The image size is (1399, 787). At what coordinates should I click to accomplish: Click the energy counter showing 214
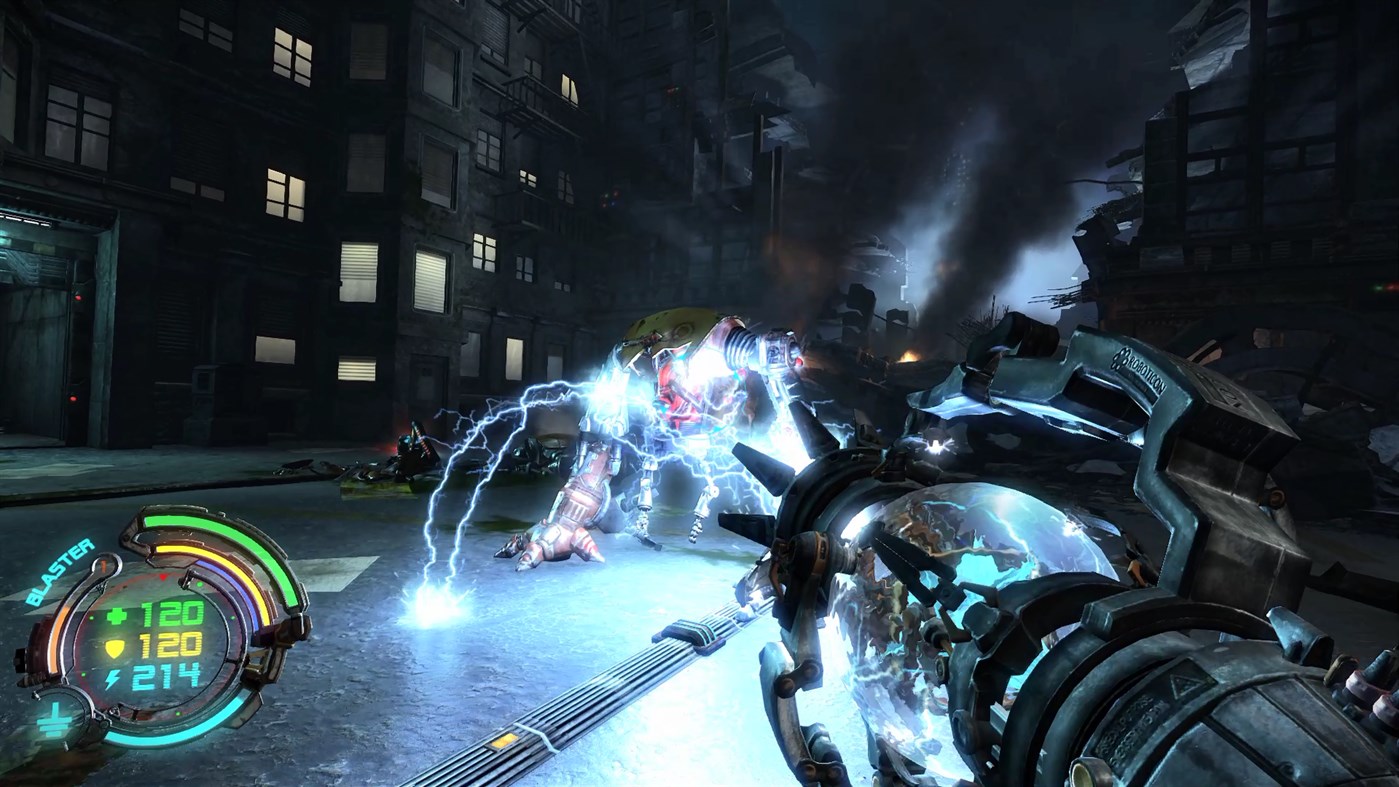tap(168, 675)
